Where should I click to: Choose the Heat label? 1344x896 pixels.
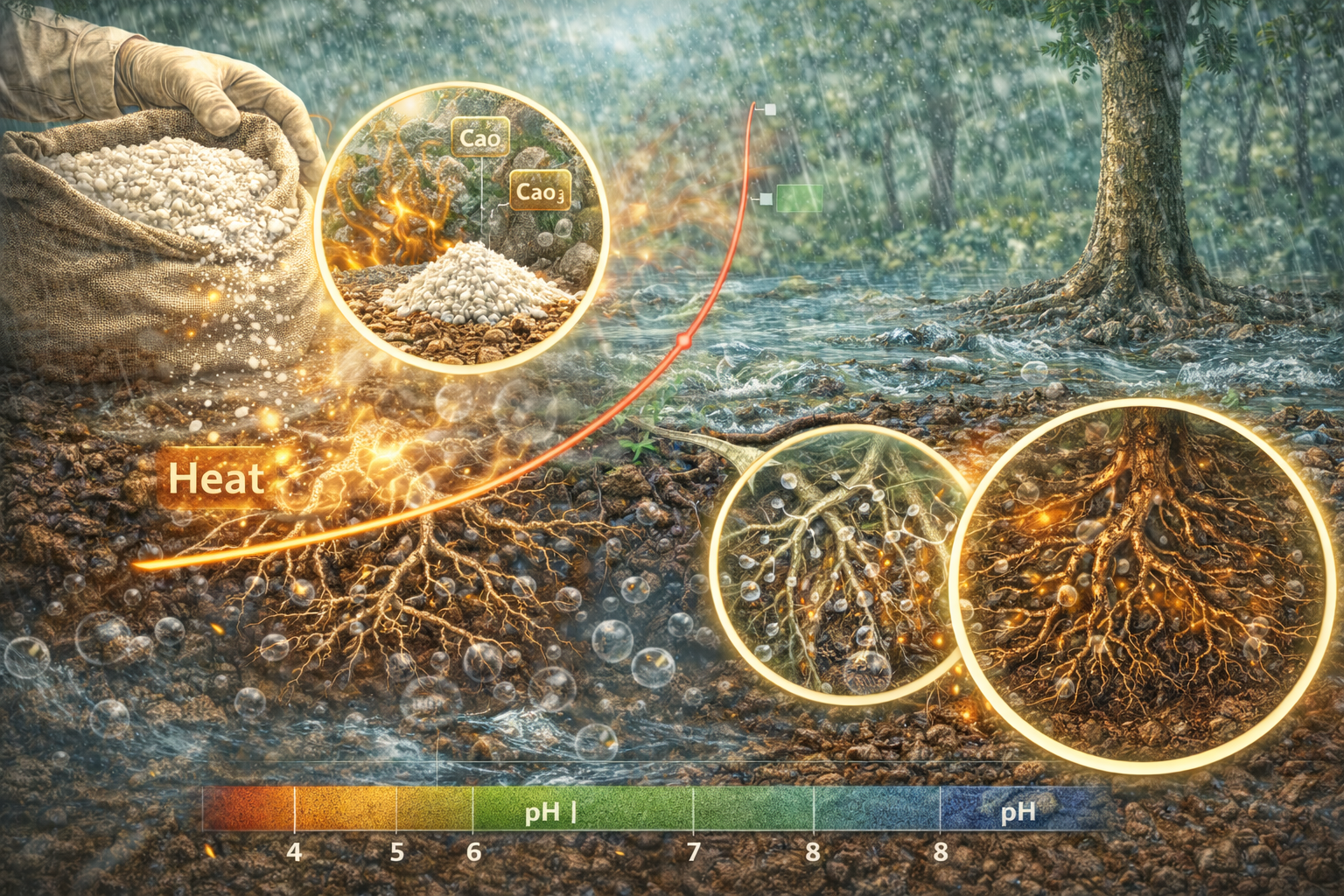coord(215,479)
